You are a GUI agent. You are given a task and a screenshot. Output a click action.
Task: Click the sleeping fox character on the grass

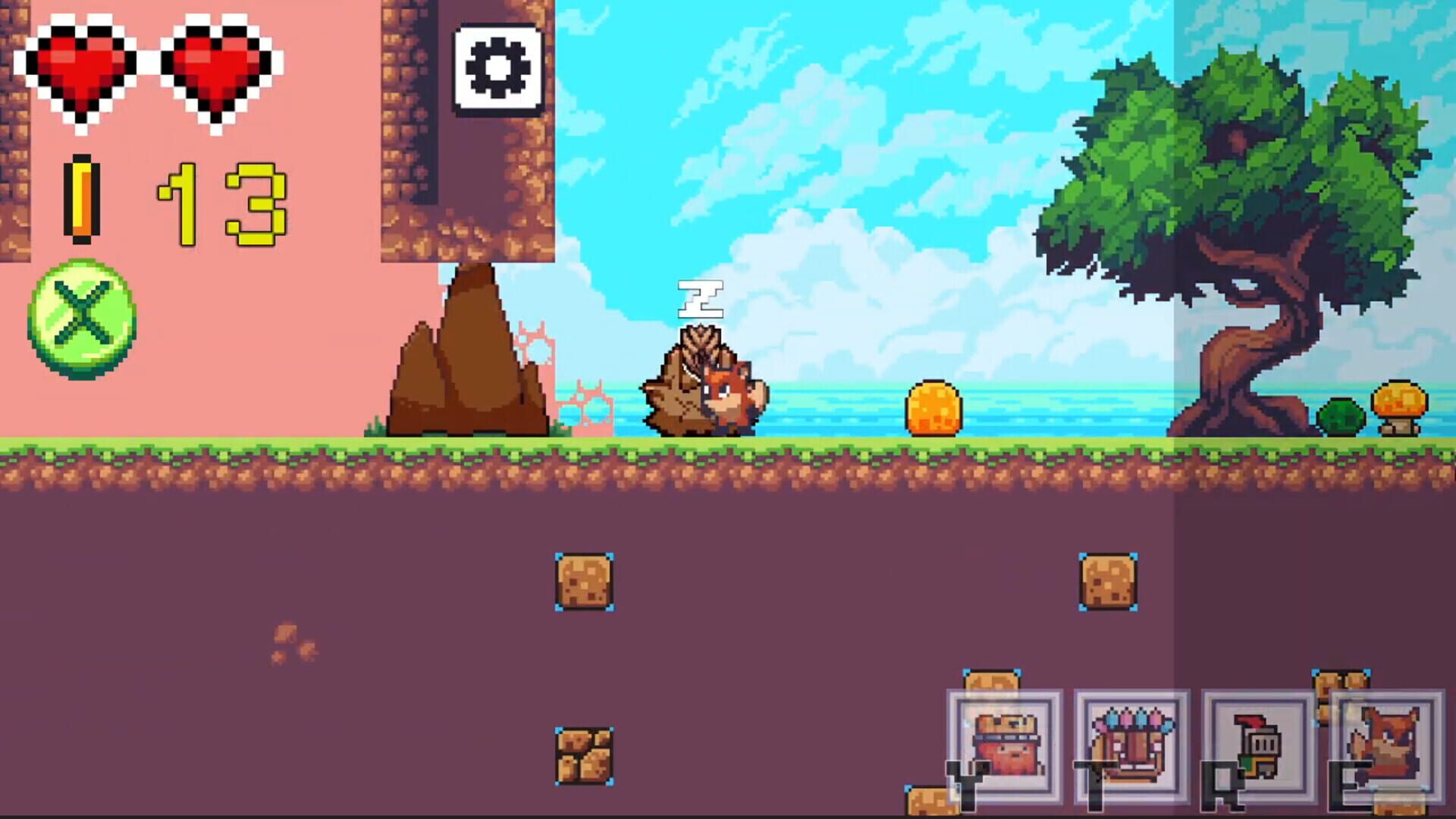click(701, 387)
